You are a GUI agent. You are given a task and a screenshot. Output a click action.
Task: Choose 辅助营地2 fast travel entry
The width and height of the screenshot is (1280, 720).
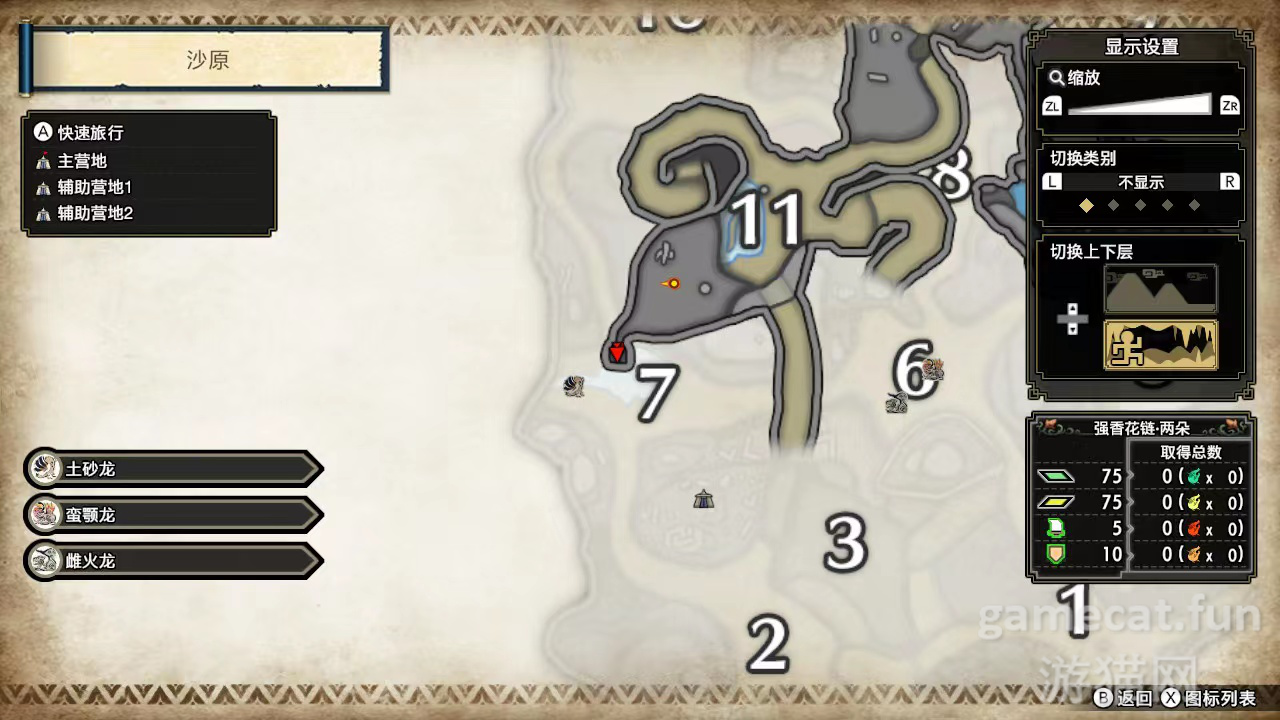[94, 213]
